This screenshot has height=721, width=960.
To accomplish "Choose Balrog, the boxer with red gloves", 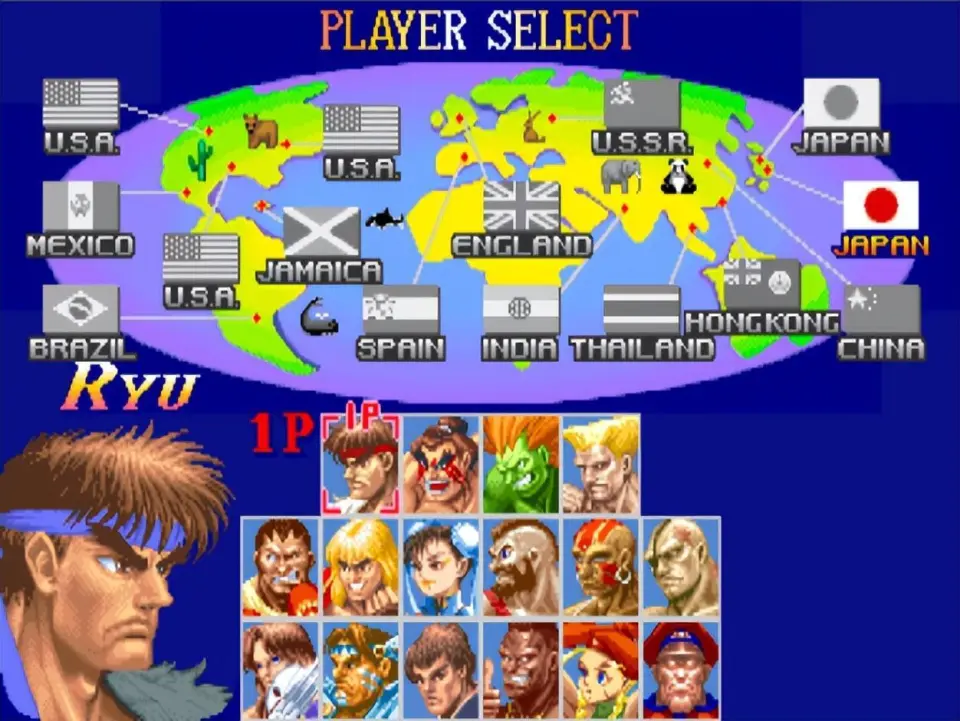I will pyautogui.click(x=280, y=567).
